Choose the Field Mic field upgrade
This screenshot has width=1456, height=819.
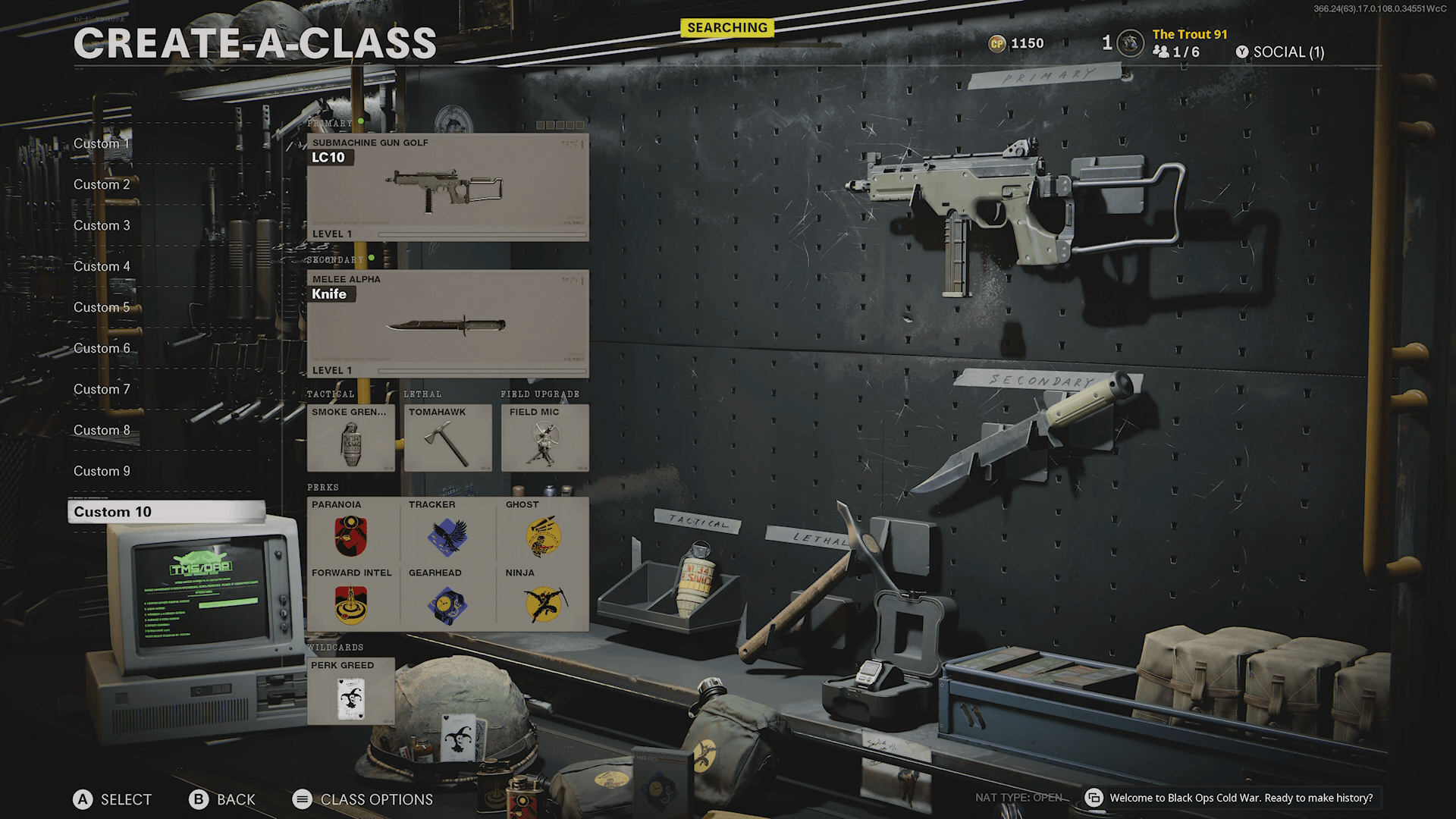[x=544, y=438]
